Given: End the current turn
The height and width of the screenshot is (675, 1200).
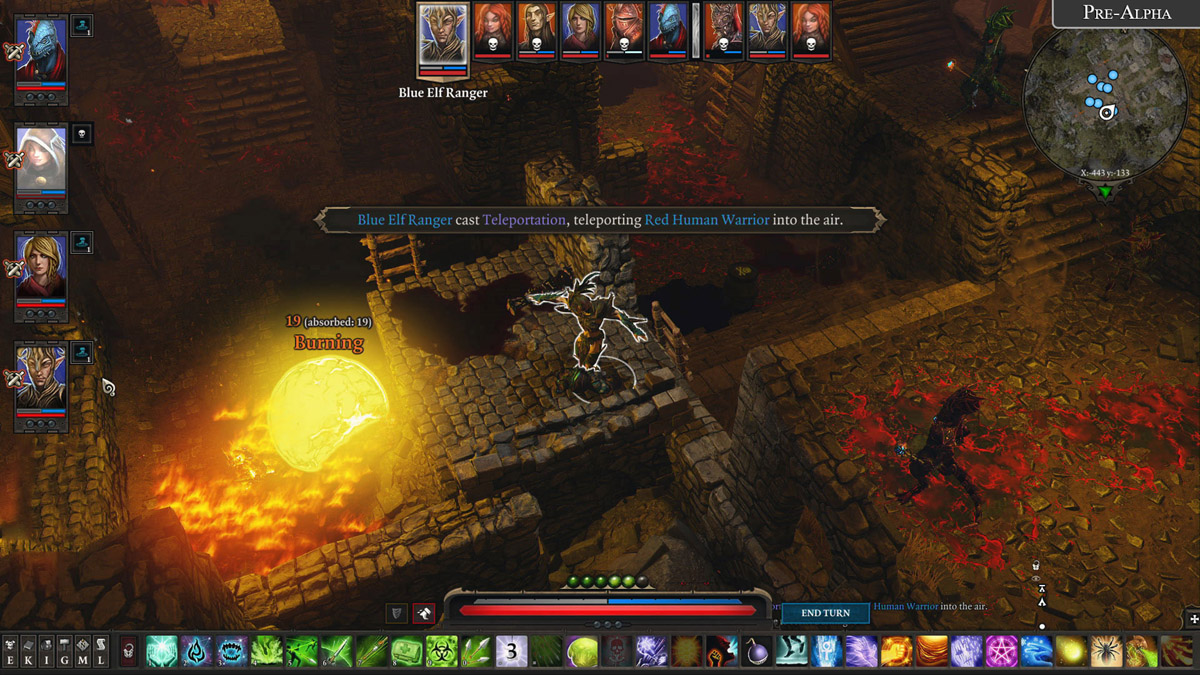Looking at the screenshot, I should click(825, 613).
